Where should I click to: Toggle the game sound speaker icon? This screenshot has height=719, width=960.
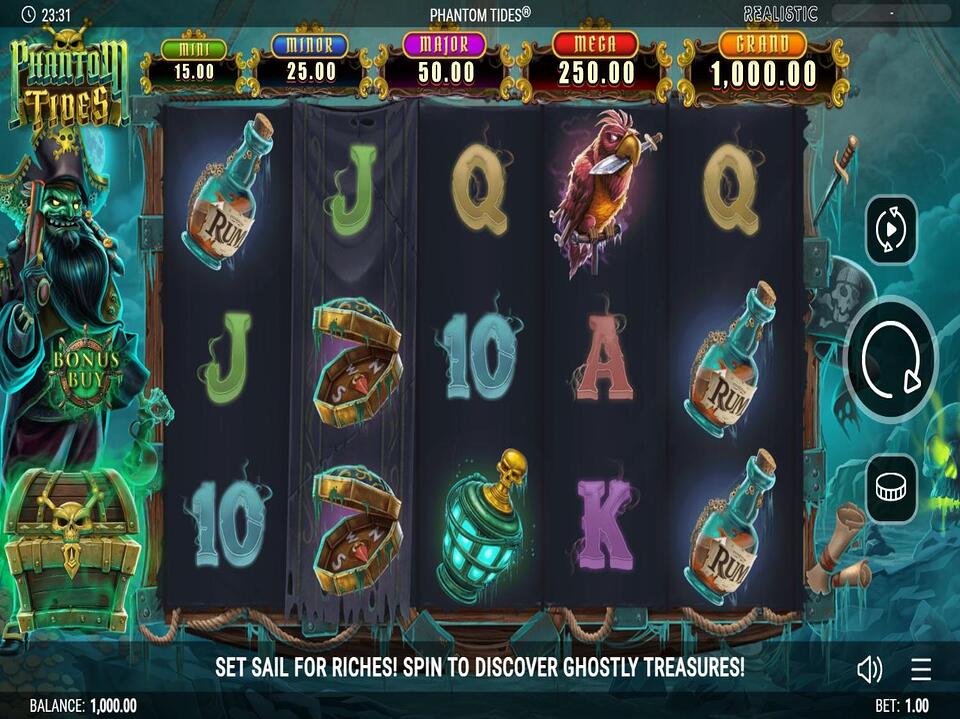[869, 669]
